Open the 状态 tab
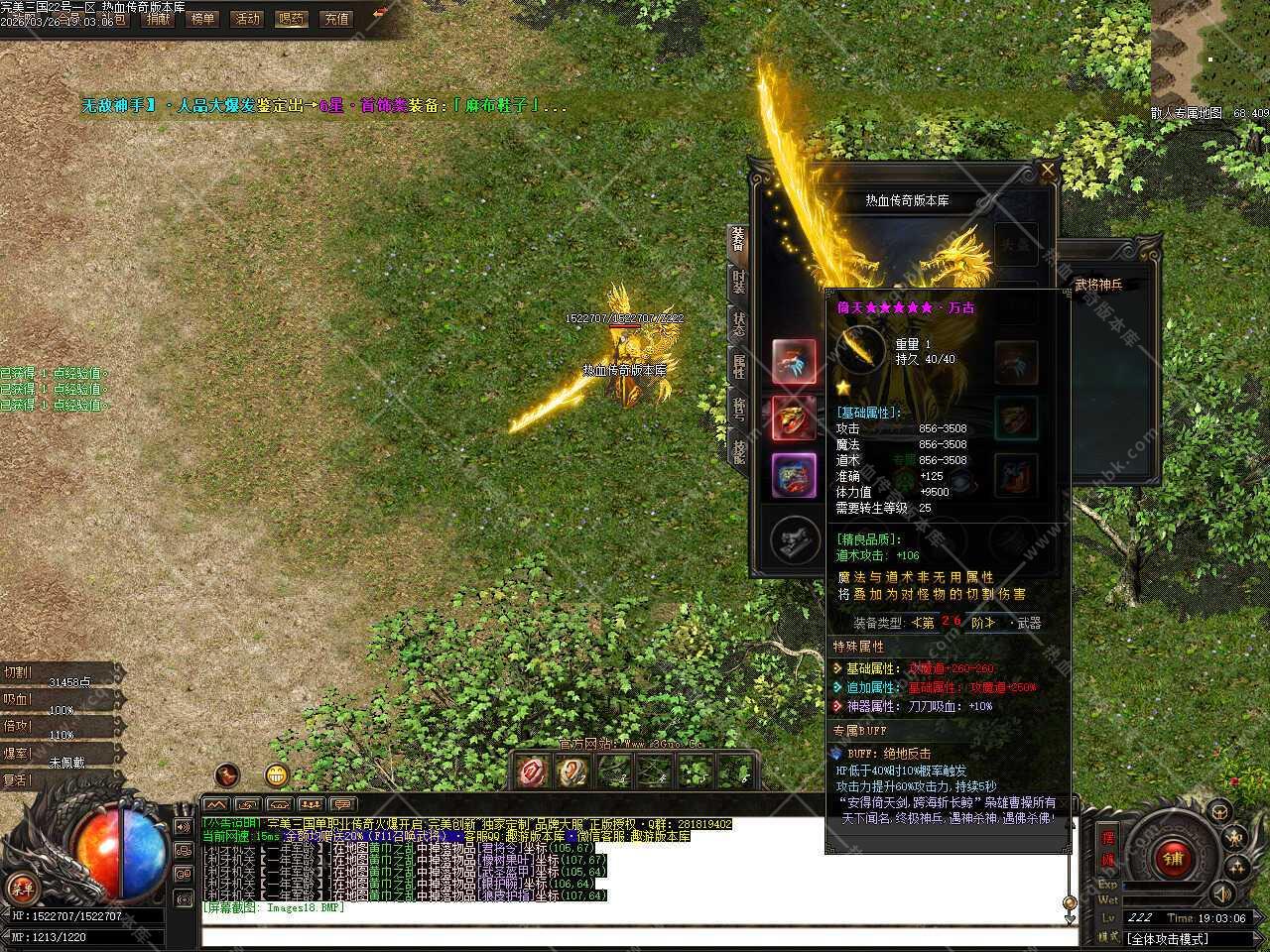Screen dimensions: 1270x952 [739, 325]
